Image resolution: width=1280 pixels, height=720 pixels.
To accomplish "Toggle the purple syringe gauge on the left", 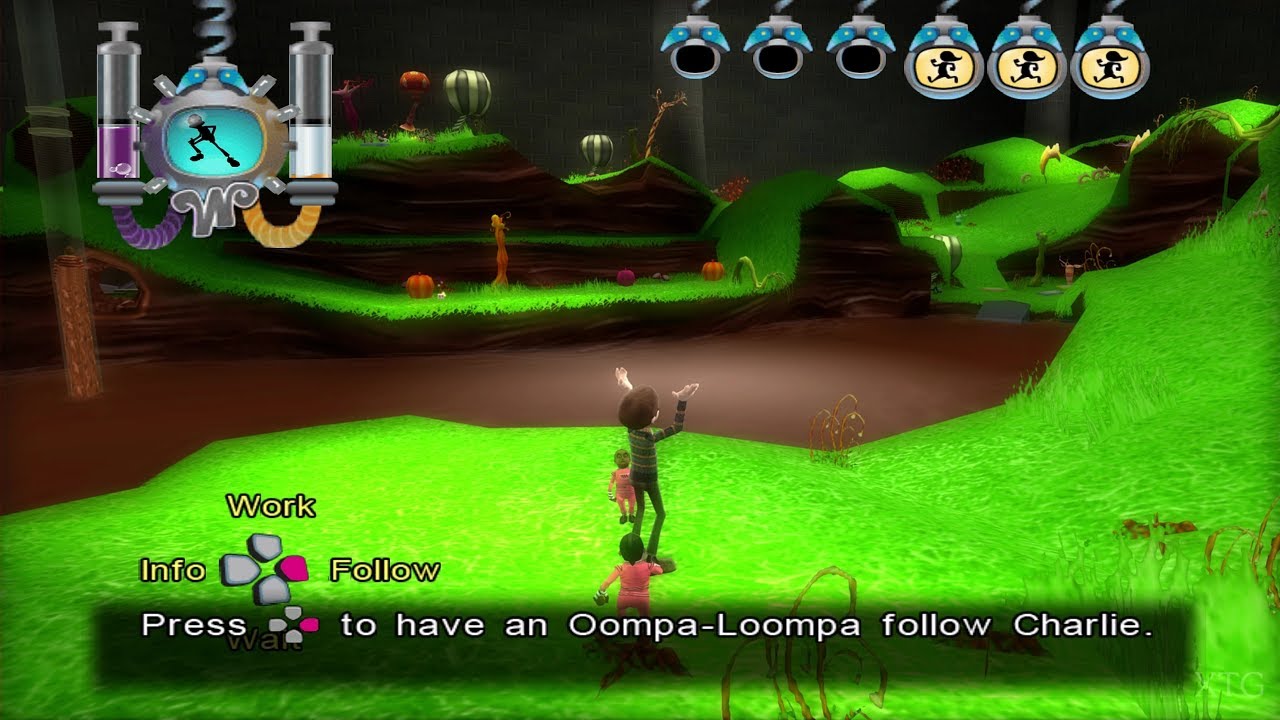I will (118, 110).
